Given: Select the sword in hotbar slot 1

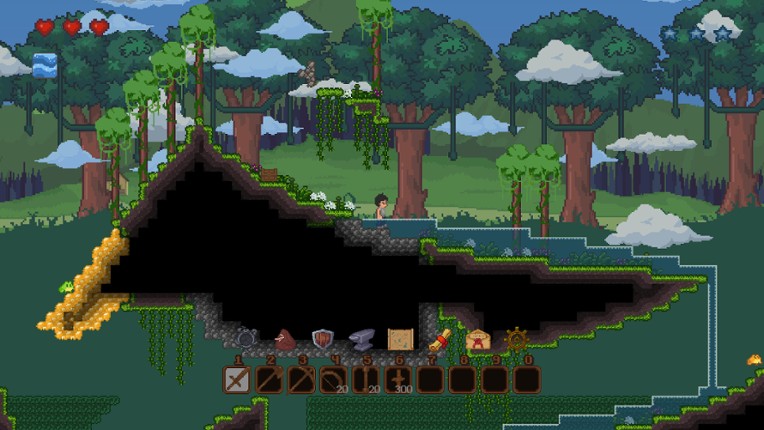Looking at the screenshot, I should [x=237, y=380].
